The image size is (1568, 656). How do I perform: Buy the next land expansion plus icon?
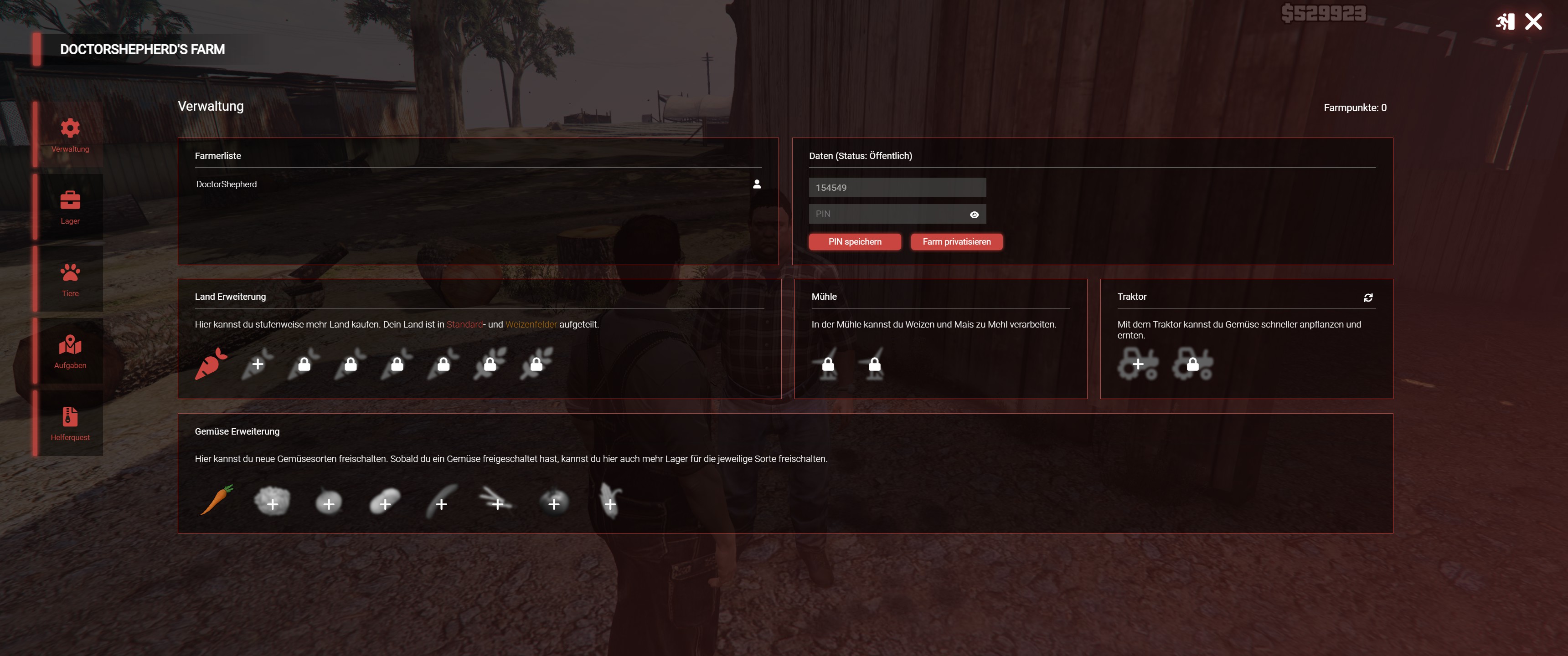(258, 364)
